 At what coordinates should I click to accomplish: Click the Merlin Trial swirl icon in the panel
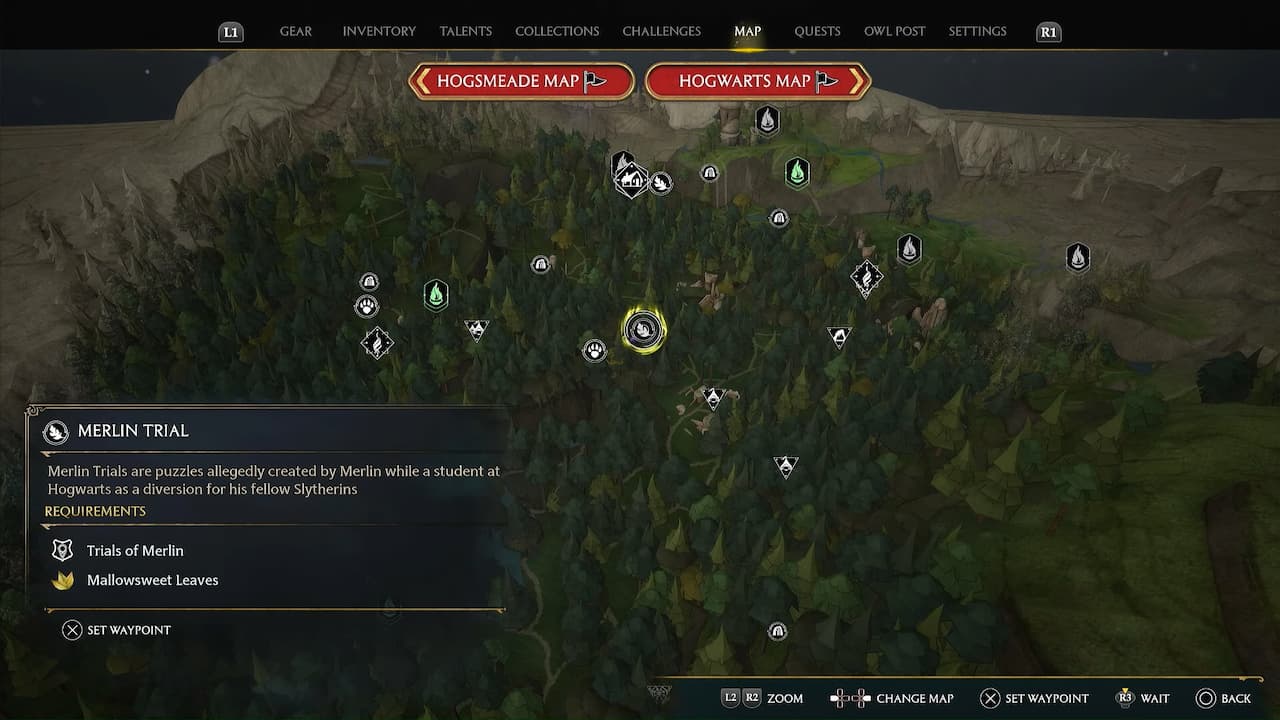click(57, 431)
